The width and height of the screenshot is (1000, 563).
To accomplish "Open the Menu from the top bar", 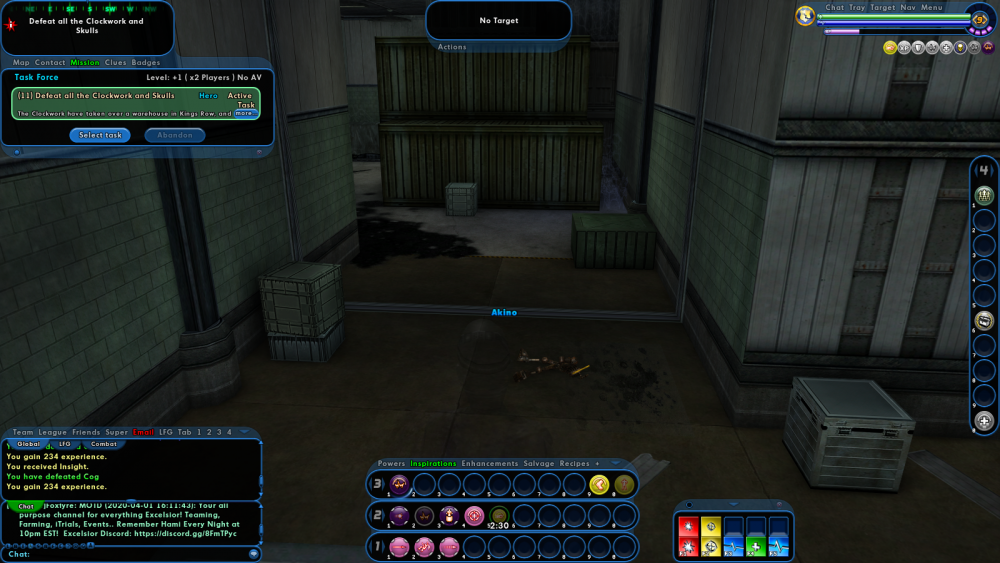I will [932, 8].
